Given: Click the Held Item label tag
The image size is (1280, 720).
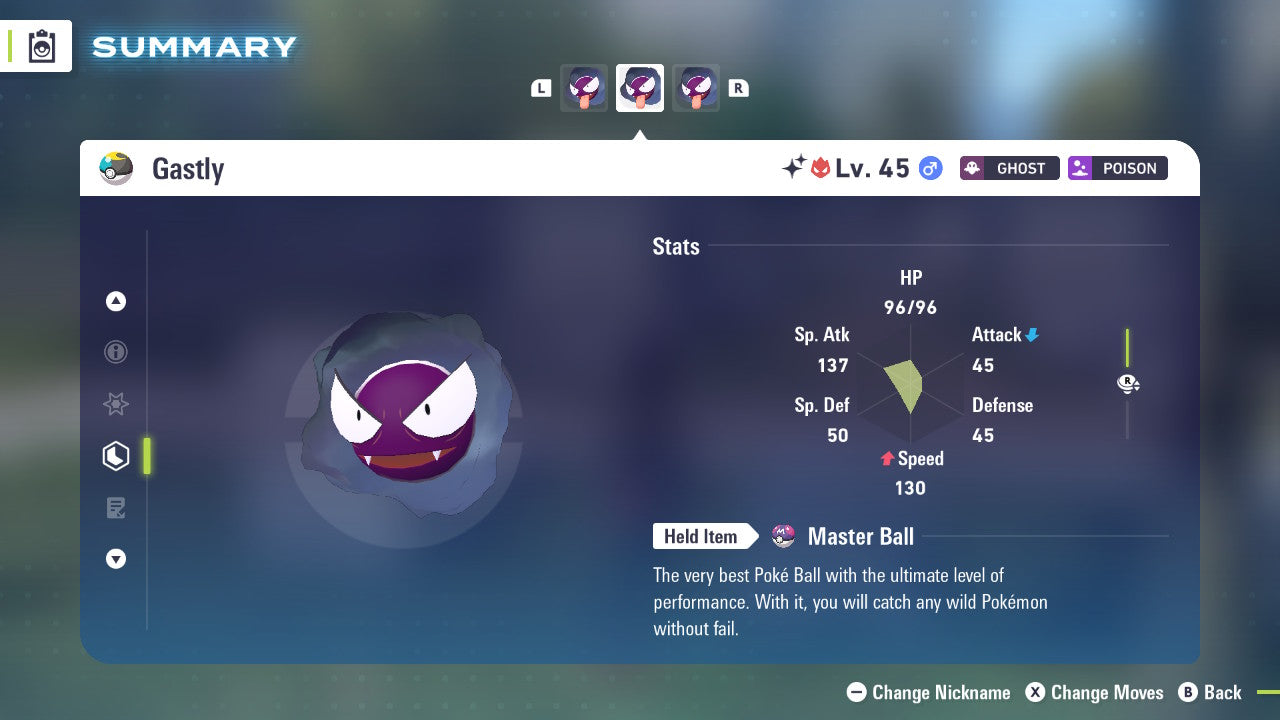Looking at the screenshot, I should click(703, 536).
